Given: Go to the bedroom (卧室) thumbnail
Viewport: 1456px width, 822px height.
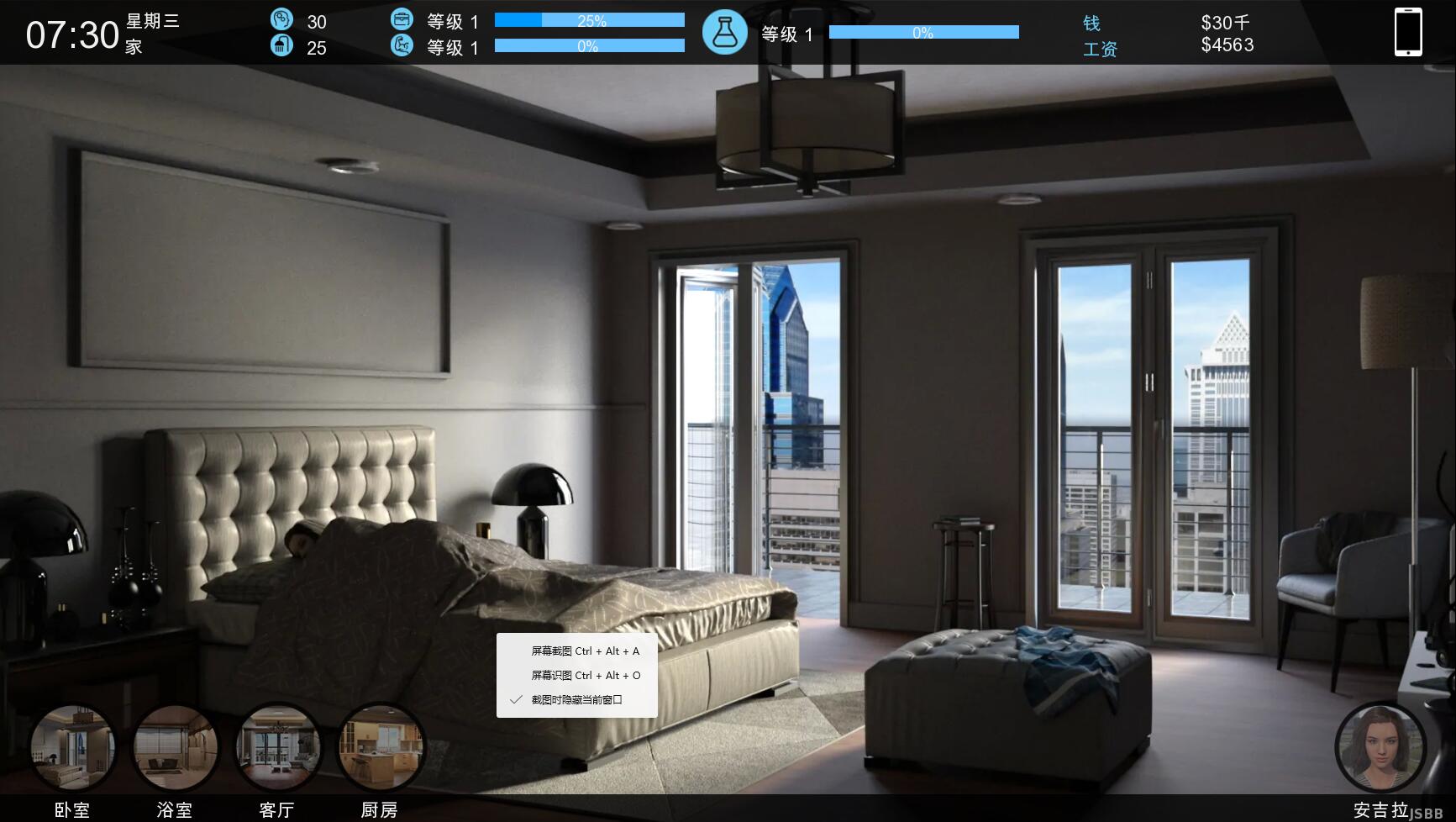Looking at the screenshot, I should (72, 747).
